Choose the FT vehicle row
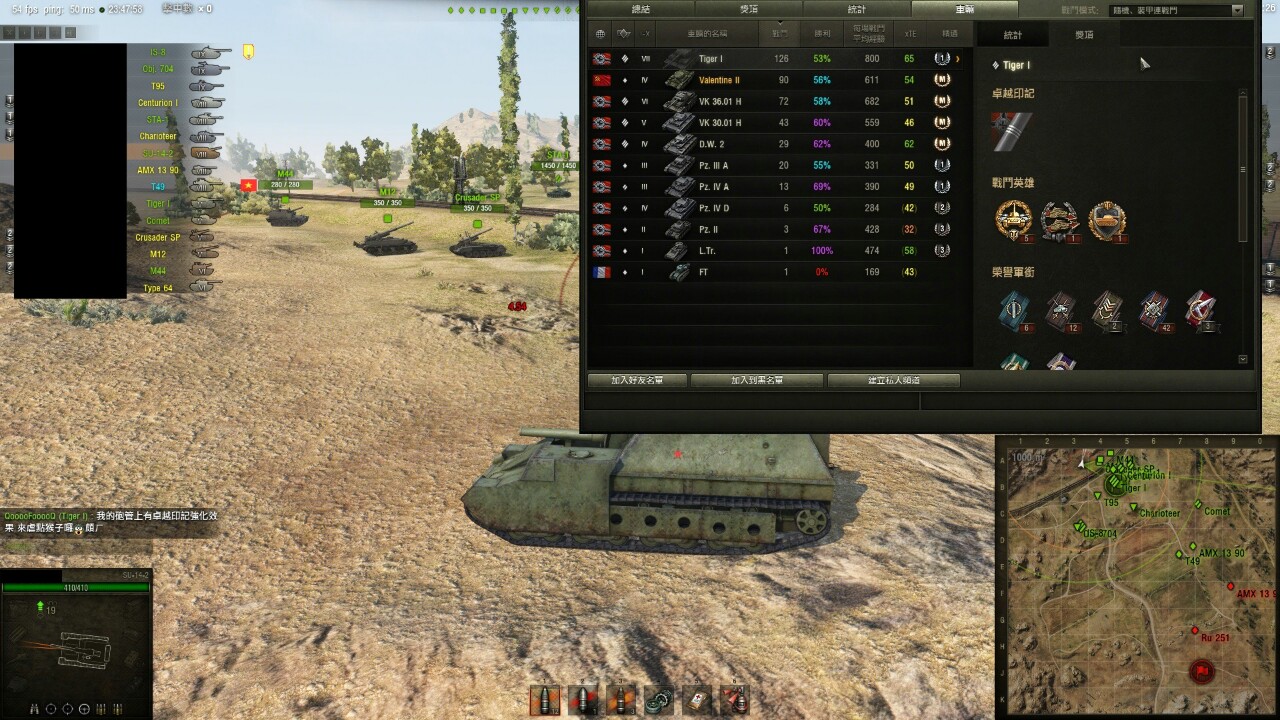 (780, 272)
